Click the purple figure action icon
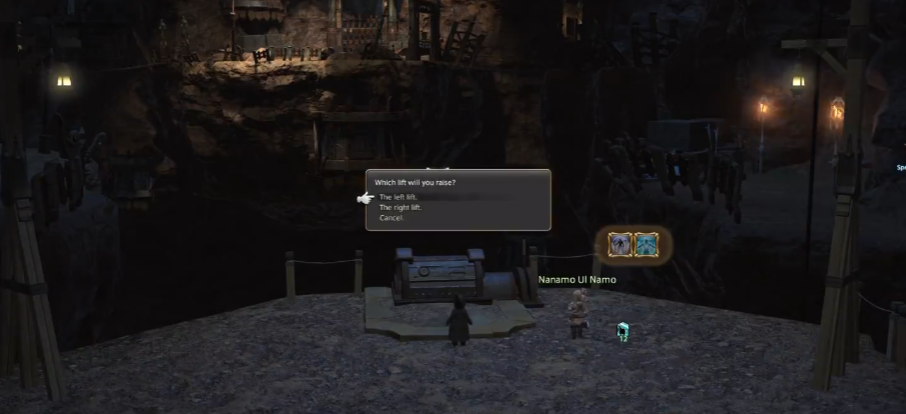 point(620,244)
